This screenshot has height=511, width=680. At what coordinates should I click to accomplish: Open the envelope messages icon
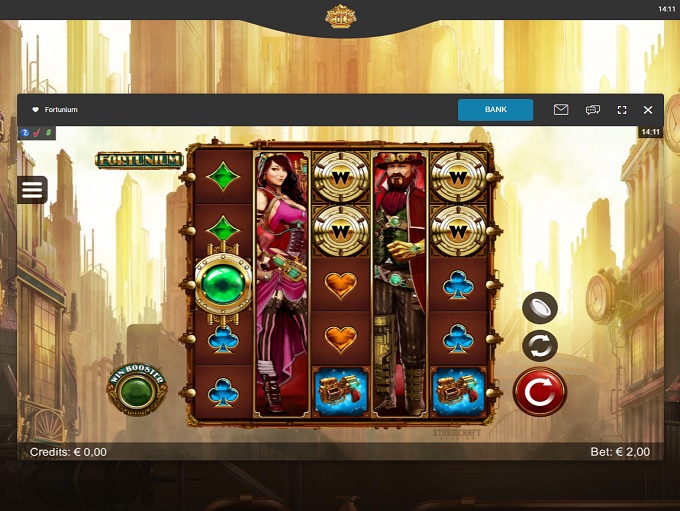click(561, 110)
